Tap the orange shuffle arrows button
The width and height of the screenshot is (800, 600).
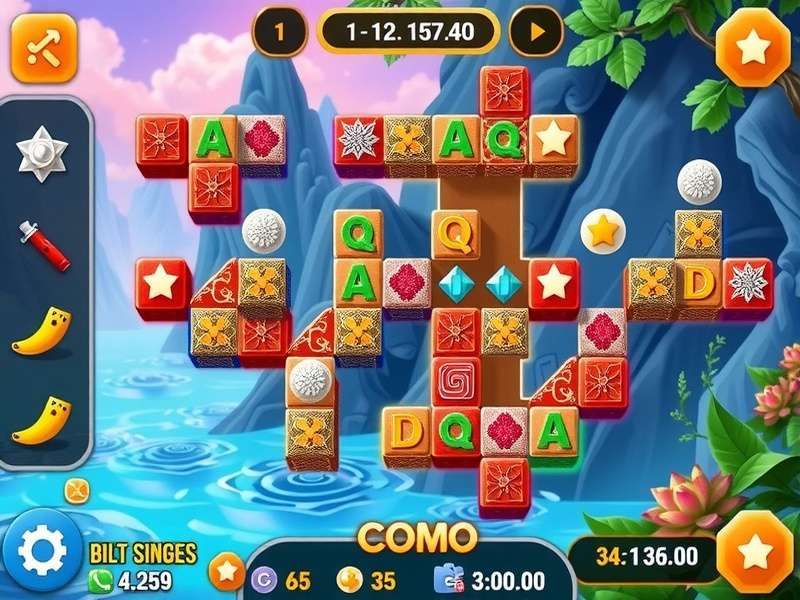pyautogui.click(x=44, y=48)
